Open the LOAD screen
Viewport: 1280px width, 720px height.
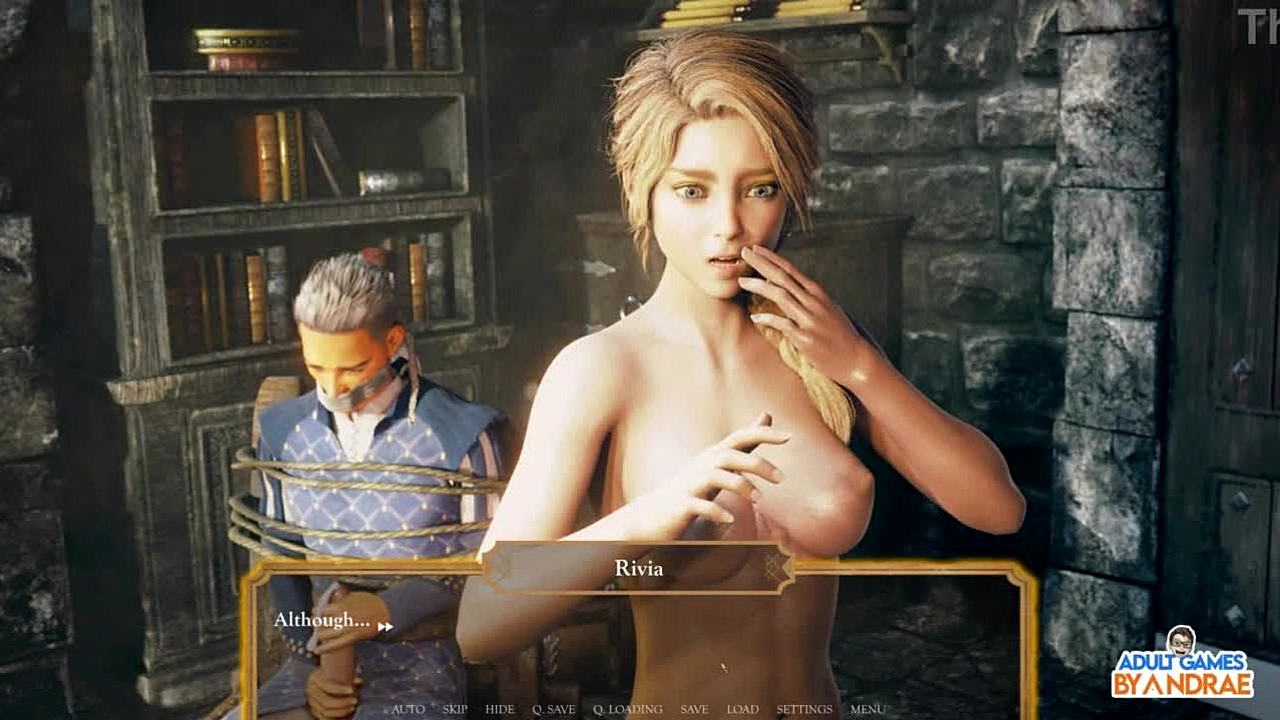[x=742, y=709]
